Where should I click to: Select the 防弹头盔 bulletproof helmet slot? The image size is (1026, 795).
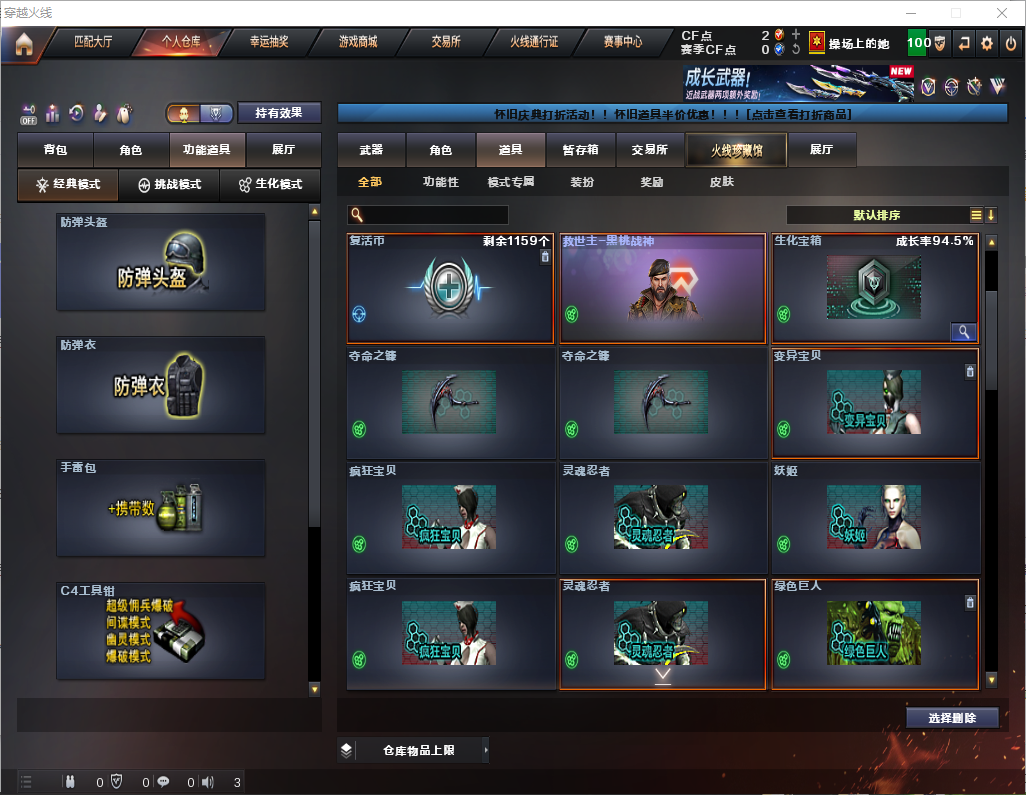[x=161, y=262]
